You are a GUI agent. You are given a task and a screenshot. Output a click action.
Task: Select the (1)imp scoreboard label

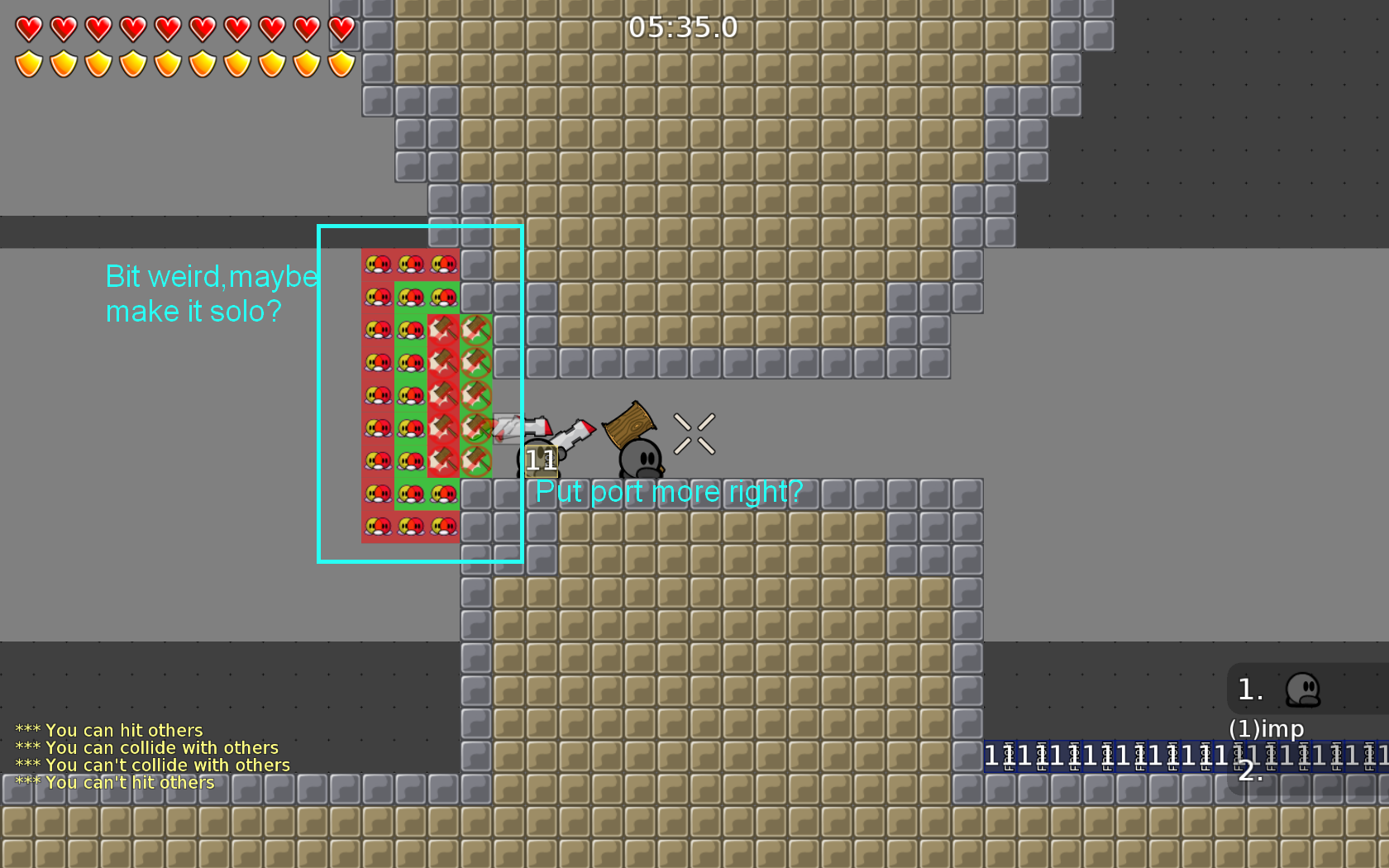point(1267,729)
